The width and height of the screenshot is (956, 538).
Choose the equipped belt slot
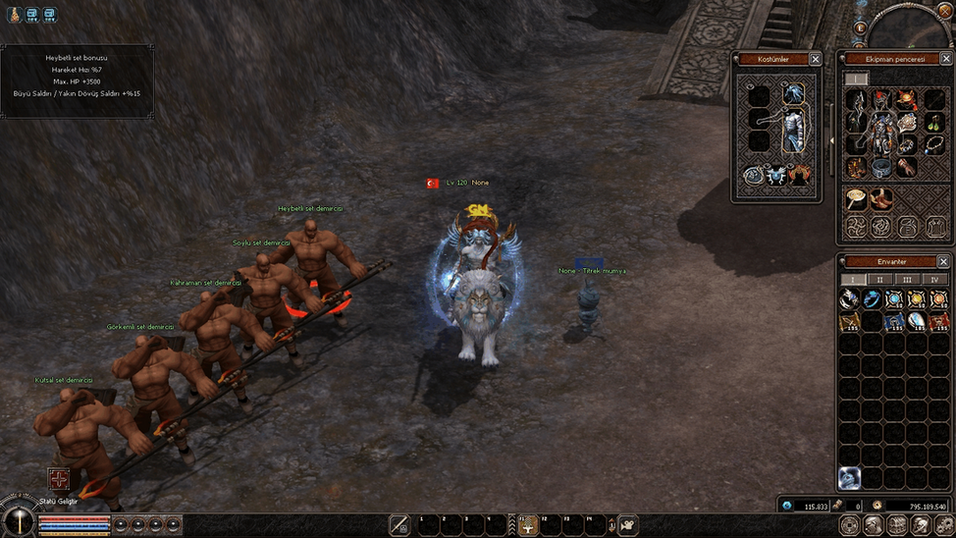(x=882, y=168)
